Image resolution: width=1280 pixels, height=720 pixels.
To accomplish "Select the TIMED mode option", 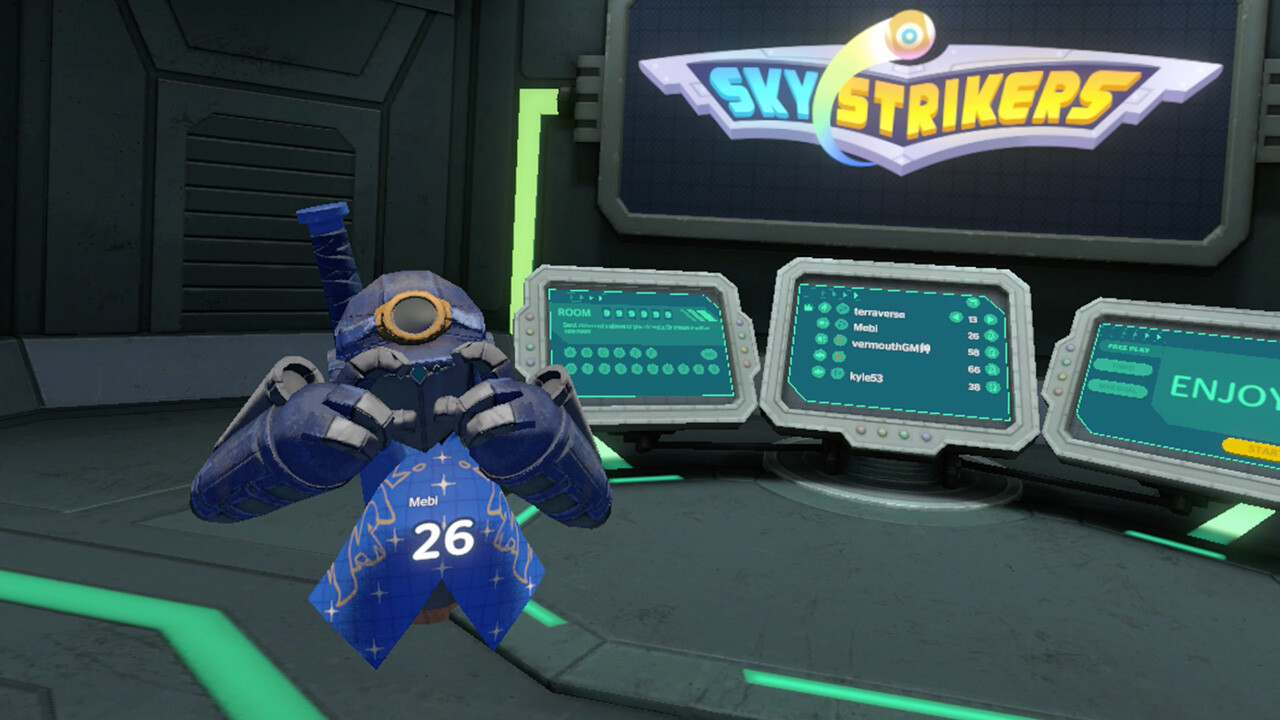I will pyautogui.click(x=1124, y=368).
